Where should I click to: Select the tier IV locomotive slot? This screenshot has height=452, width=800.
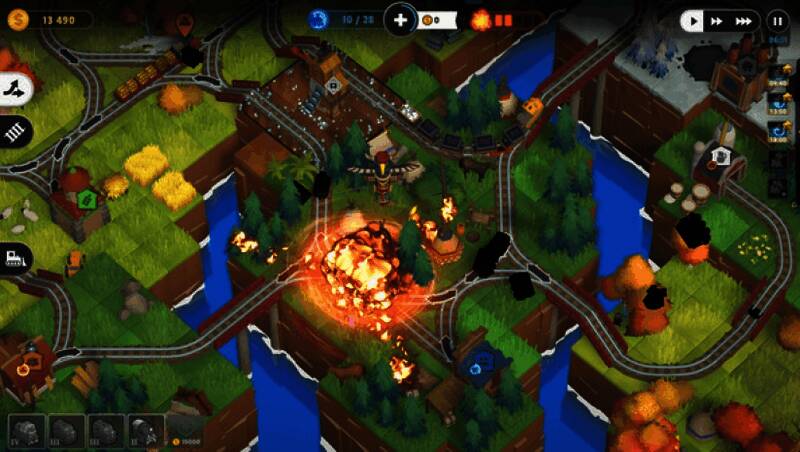[26, 431]
